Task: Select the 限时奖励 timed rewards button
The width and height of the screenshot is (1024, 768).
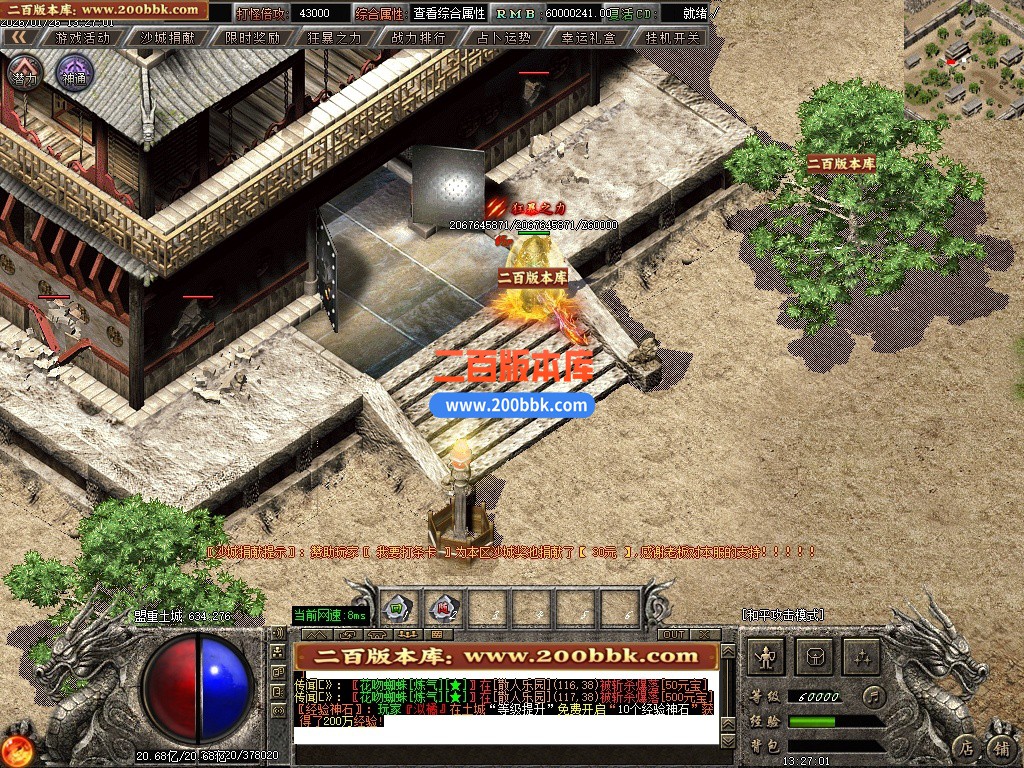Action: [252, 37]
